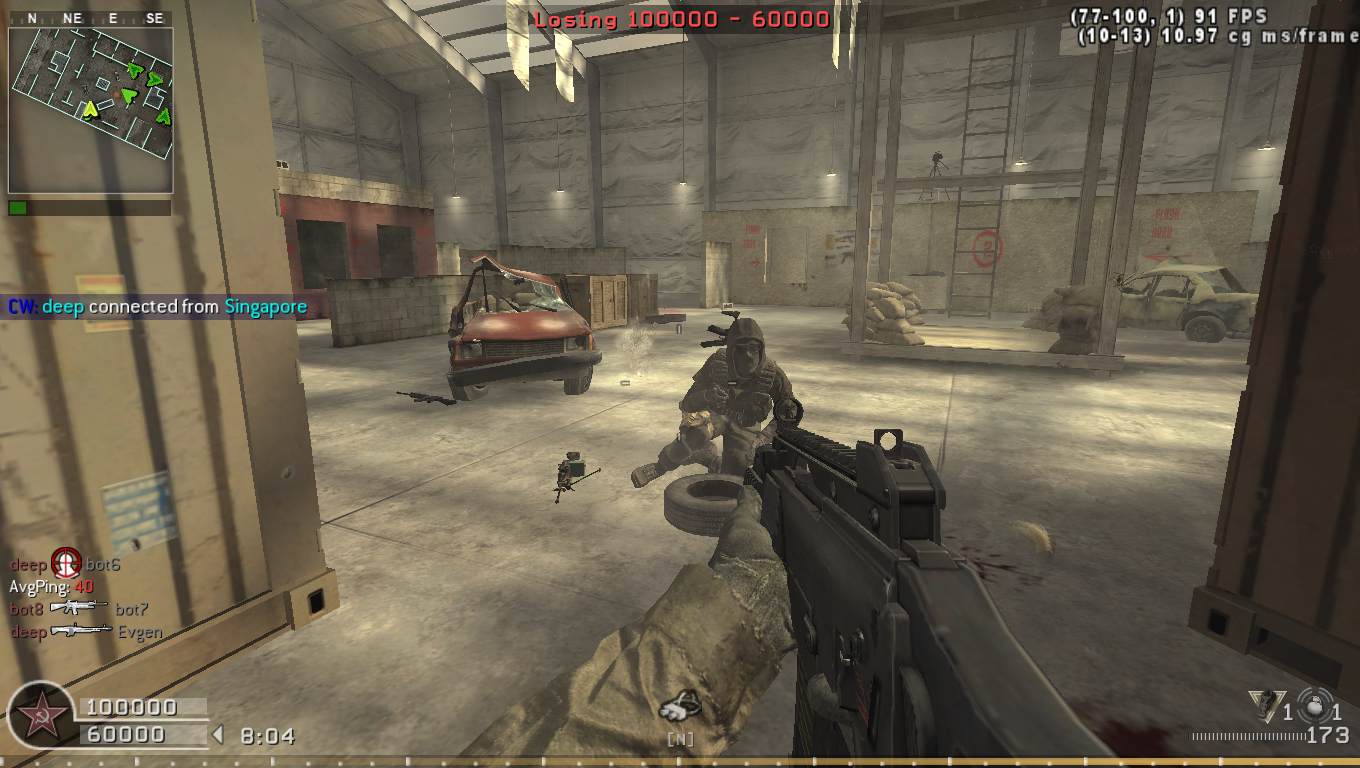Click the compass heading strip above minimap
This screenshot has width=1360, height=768.
(x=90, y=18)
